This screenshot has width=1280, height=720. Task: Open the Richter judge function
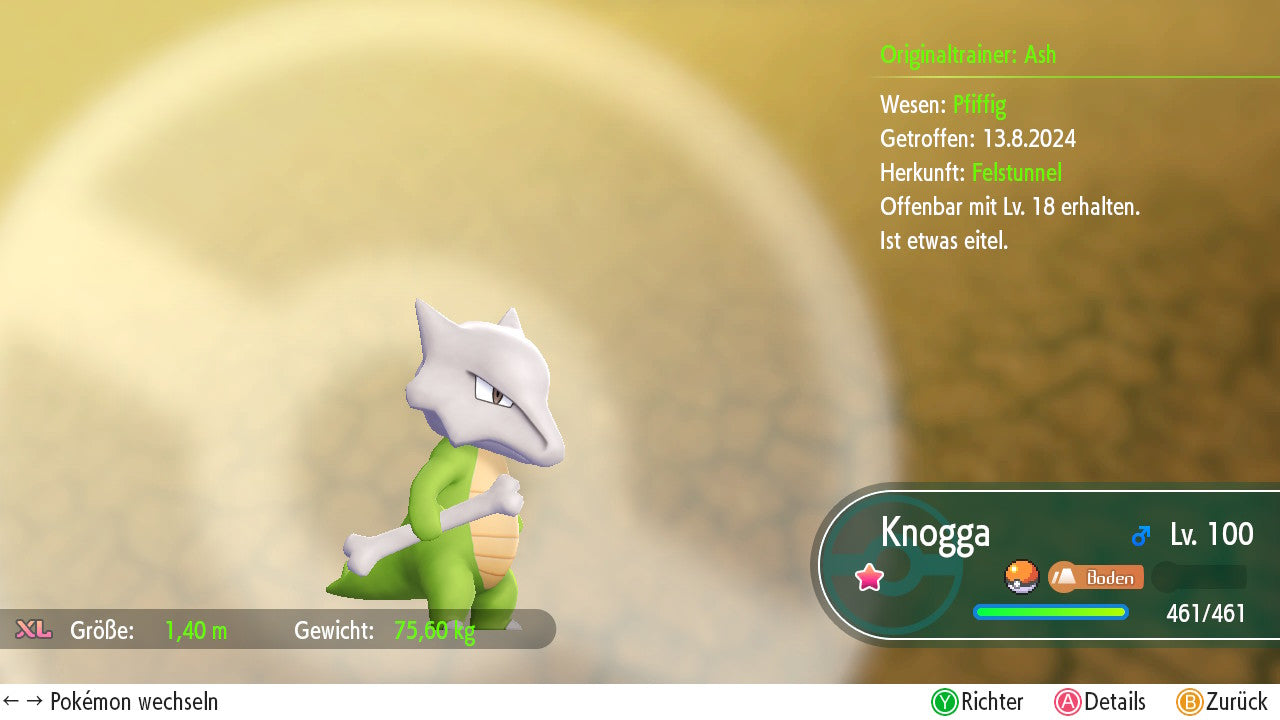pyautogui.click(x=977, y=702)
